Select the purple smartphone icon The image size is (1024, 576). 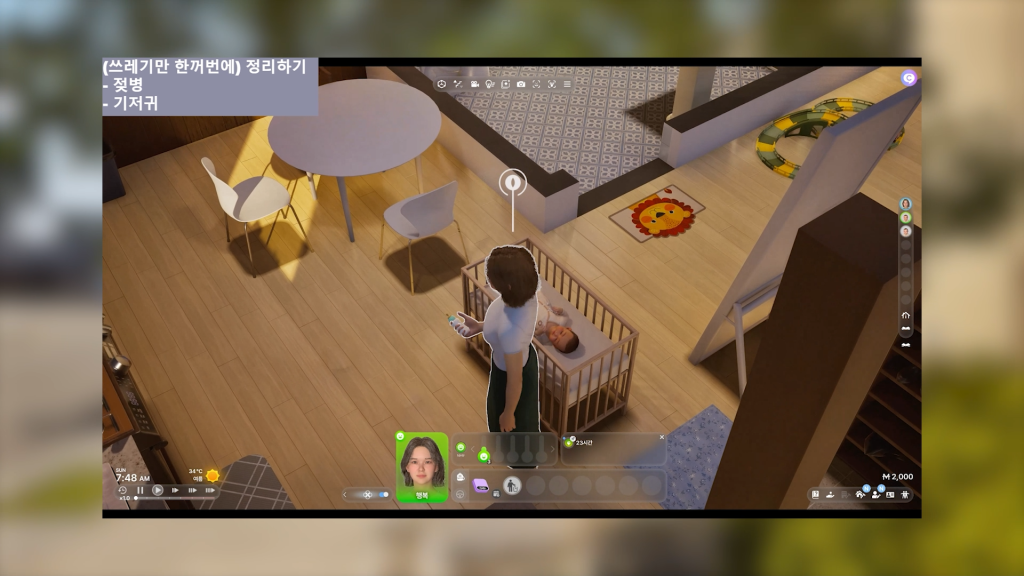coord(480,485)
